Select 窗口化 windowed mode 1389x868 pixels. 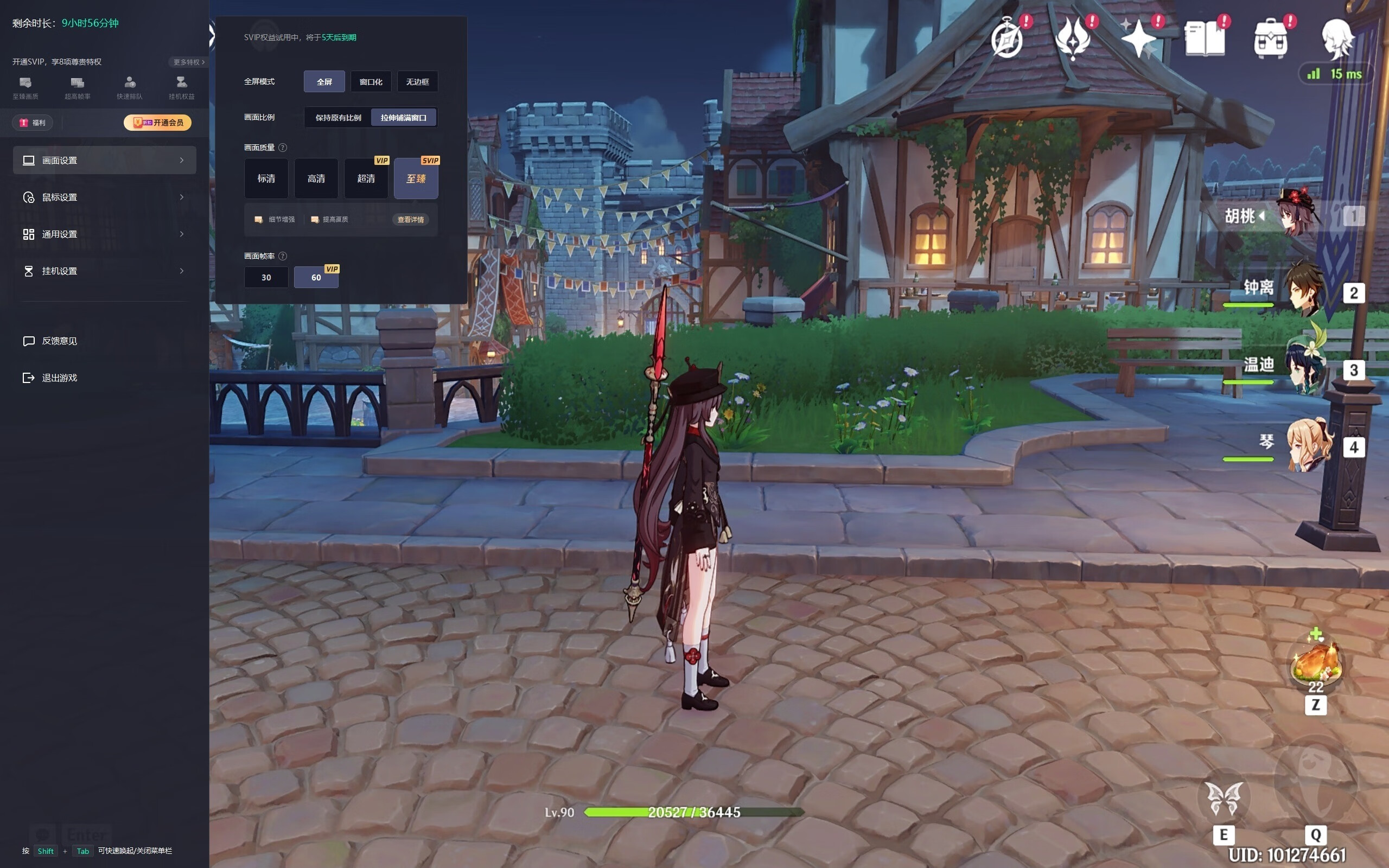[371, 81]
